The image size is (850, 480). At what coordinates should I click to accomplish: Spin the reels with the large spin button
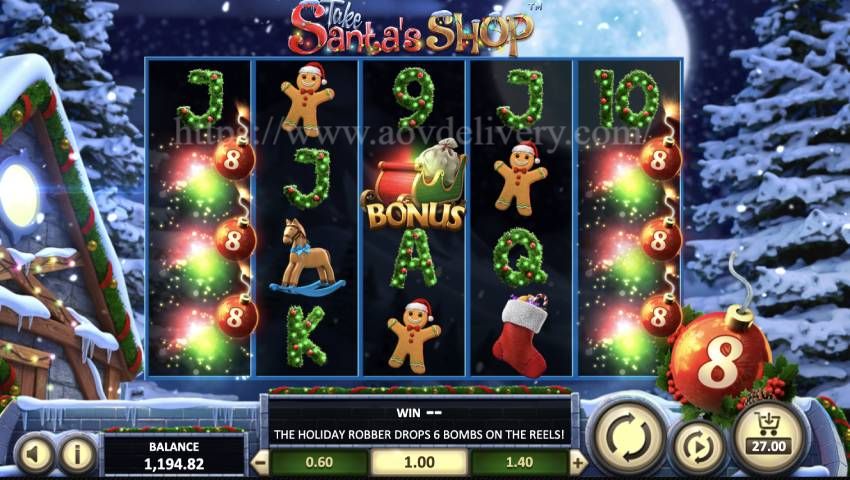click(x=625, y=435)
